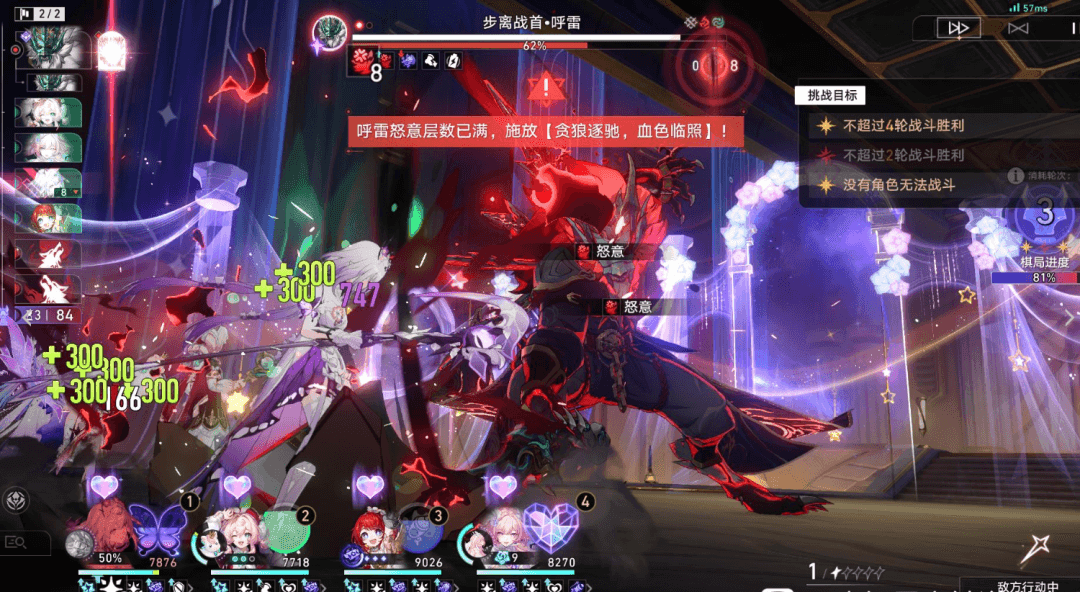Image resolution: width=1080 pixels, height=592 pixels.
Task: View the skill point star indicator
Action: coord(850,572)
